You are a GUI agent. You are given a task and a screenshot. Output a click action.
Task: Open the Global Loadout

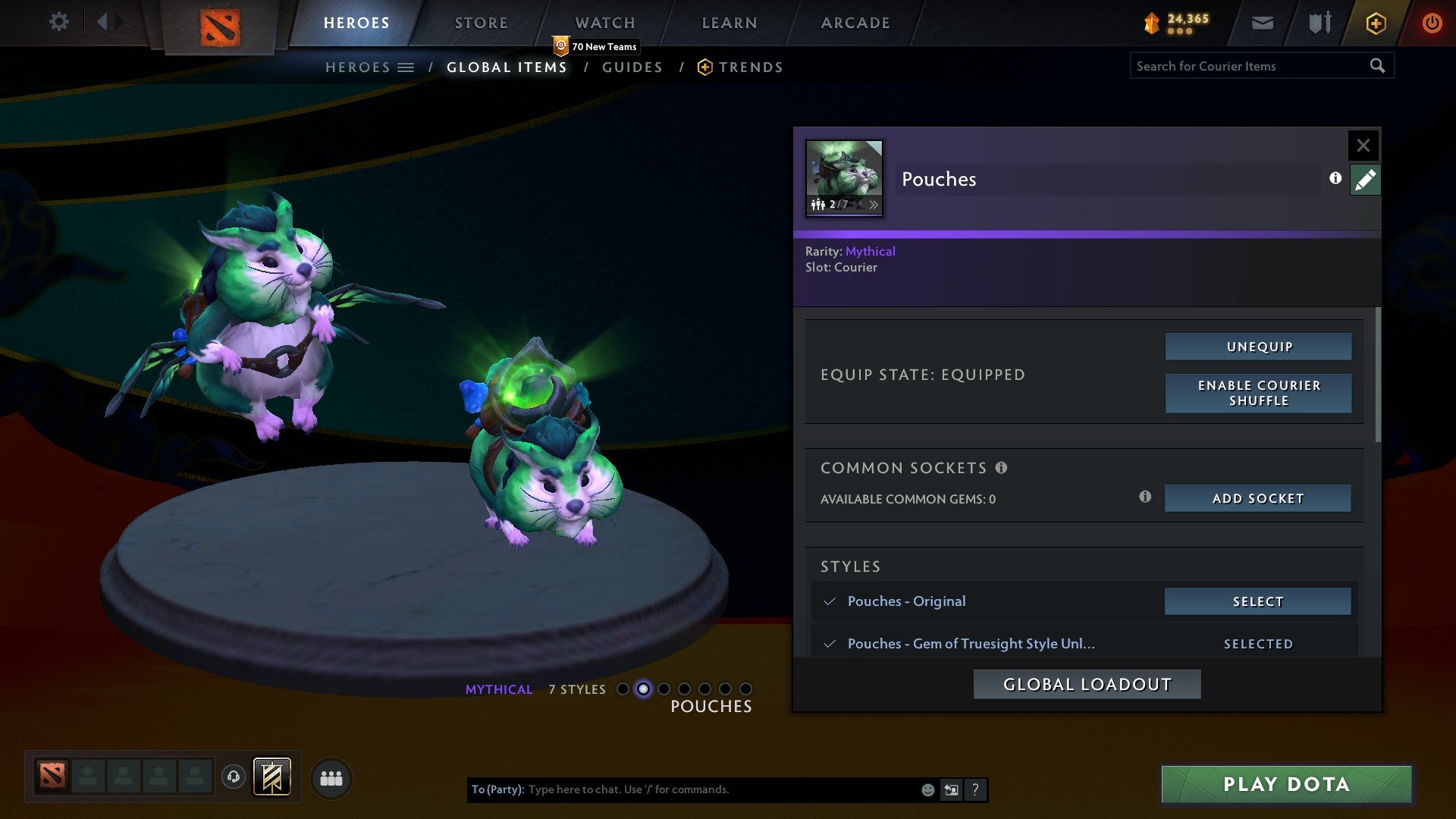tap(1087, 683)
